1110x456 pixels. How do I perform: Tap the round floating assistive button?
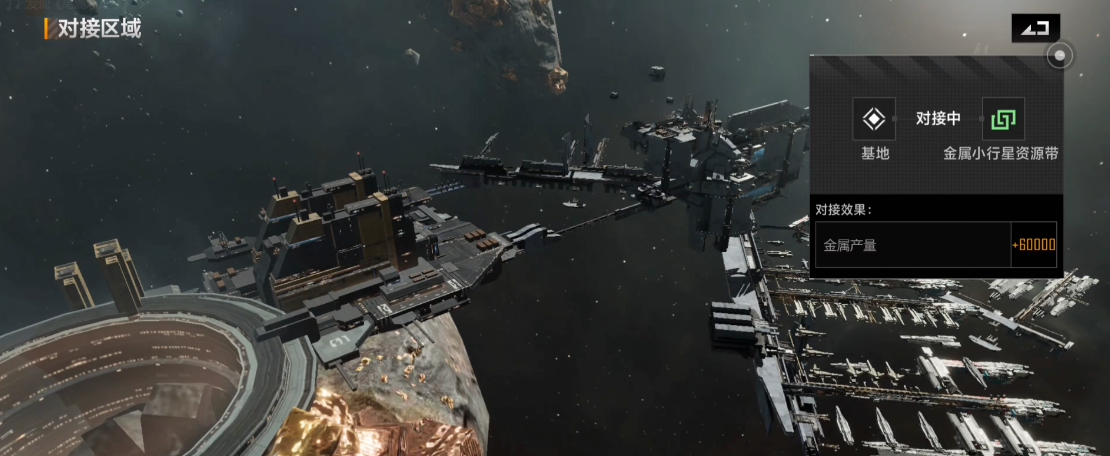coord(1060,56)
